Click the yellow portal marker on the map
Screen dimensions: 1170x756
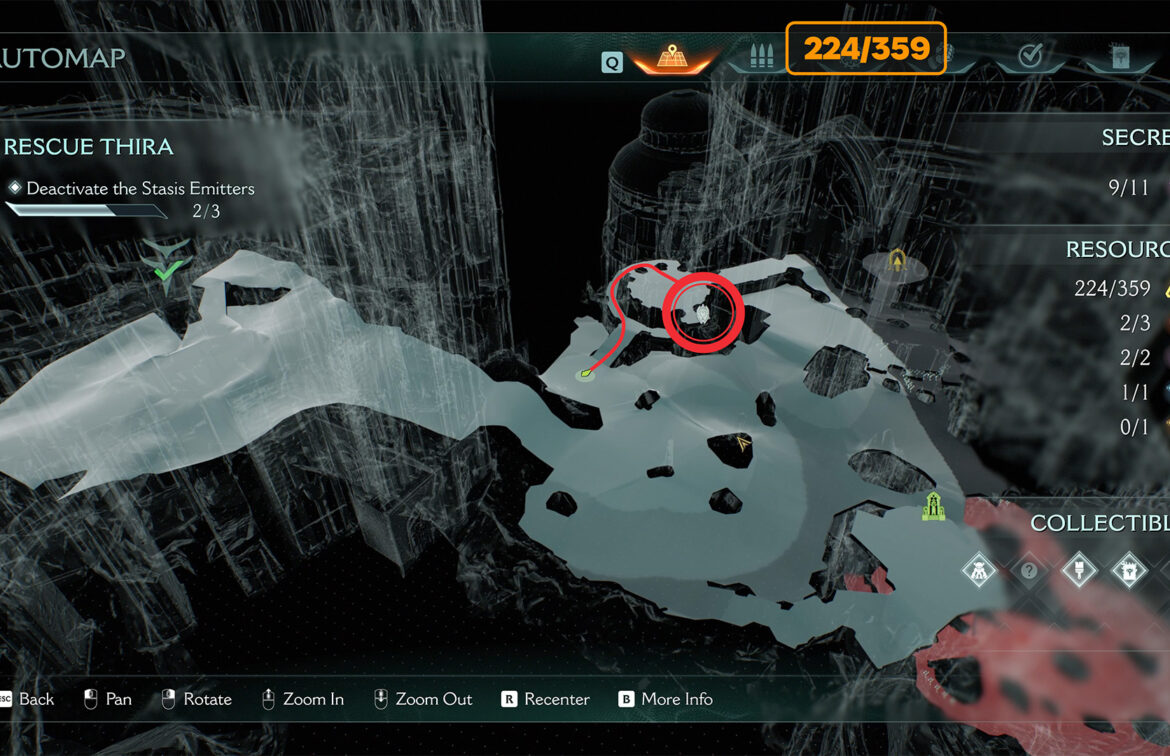tap(898, 262)
